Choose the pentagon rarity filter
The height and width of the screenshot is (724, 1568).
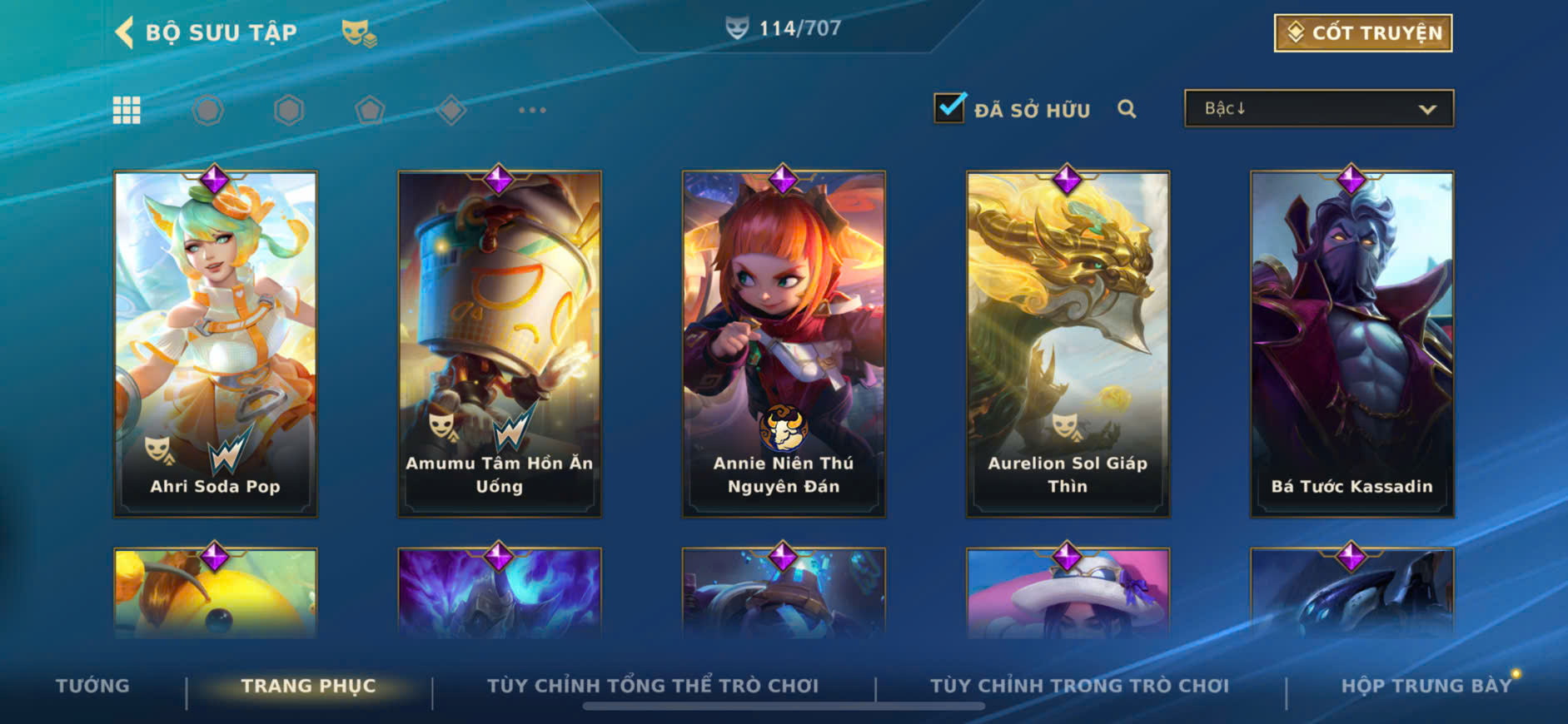coord(370,110)
